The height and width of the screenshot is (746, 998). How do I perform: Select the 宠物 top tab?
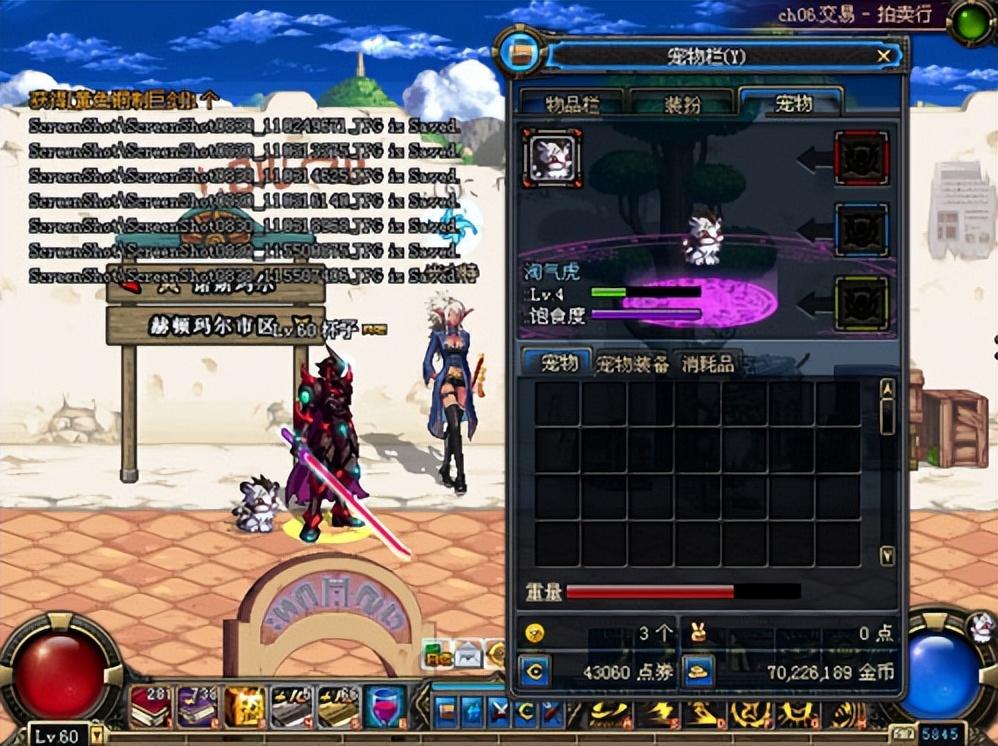(x=792, y=102)
